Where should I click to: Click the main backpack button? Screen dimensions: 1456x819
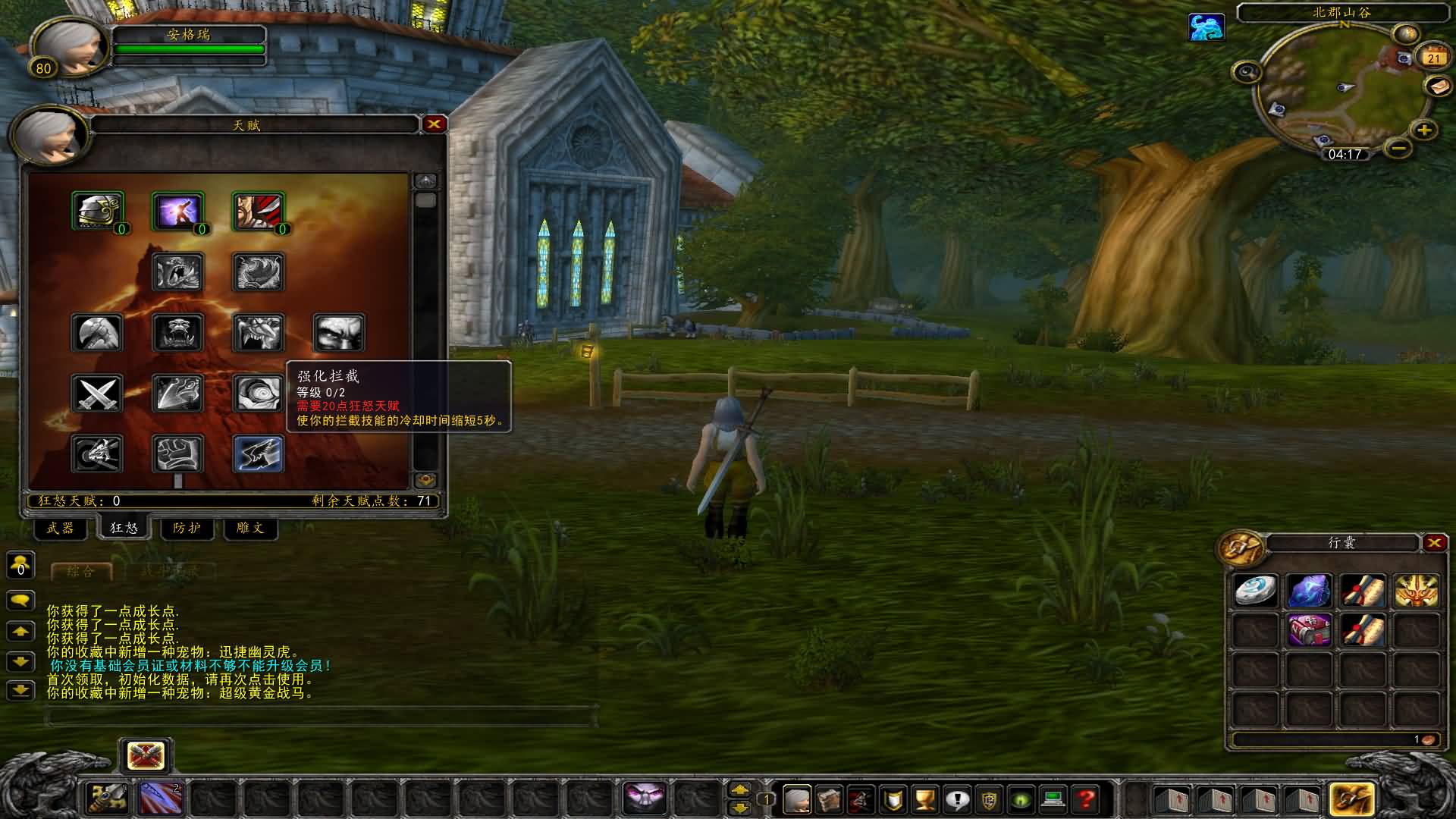coord(1351,799)
